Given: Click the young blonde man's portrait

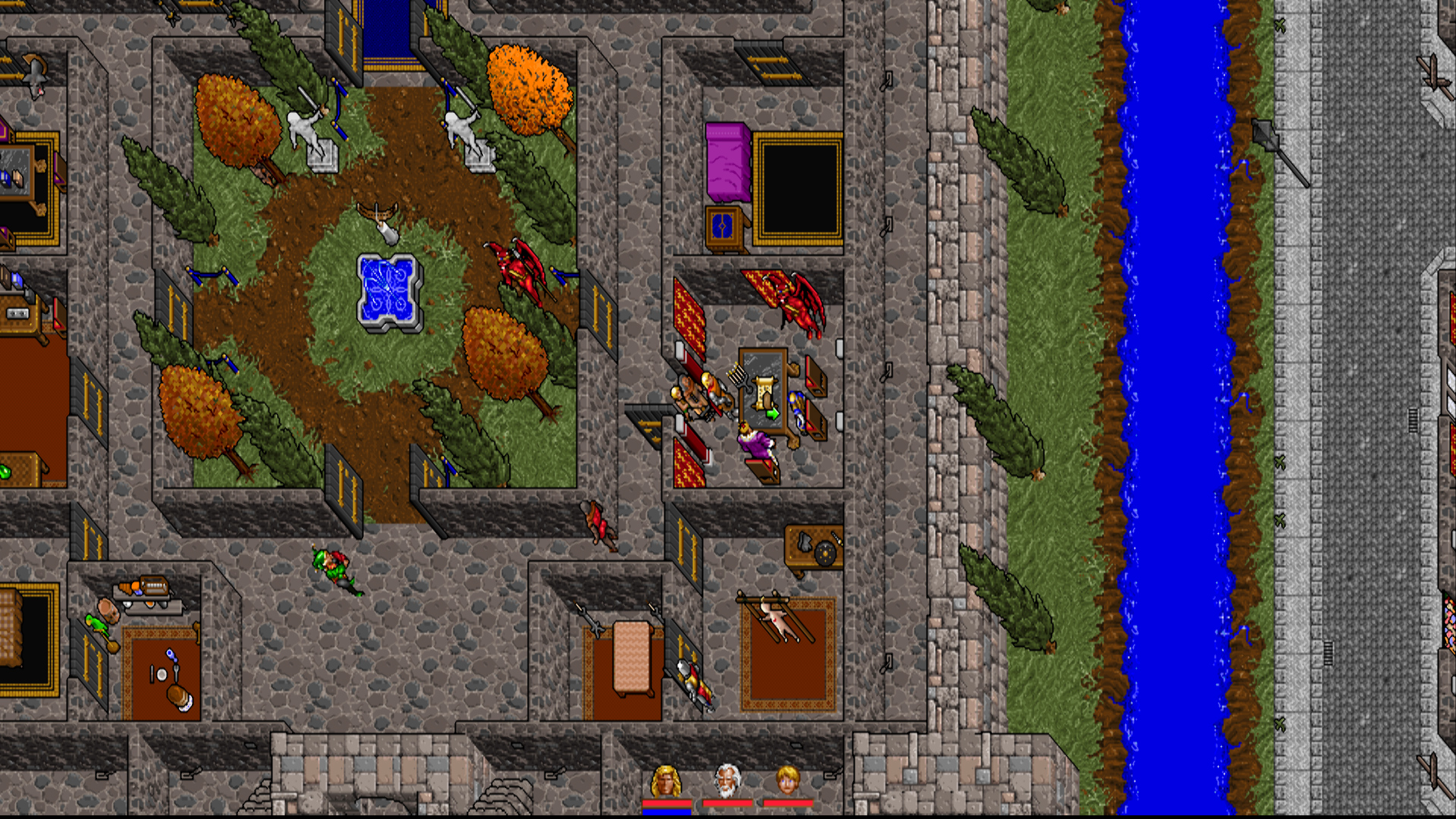Looking at the screenshot, I should 789,780.
